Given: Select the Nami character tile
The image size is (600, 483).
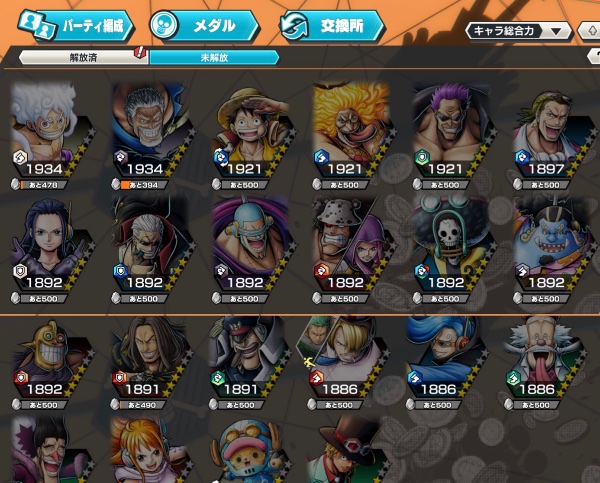Looking at the screenshot, I should coord(150,452).
